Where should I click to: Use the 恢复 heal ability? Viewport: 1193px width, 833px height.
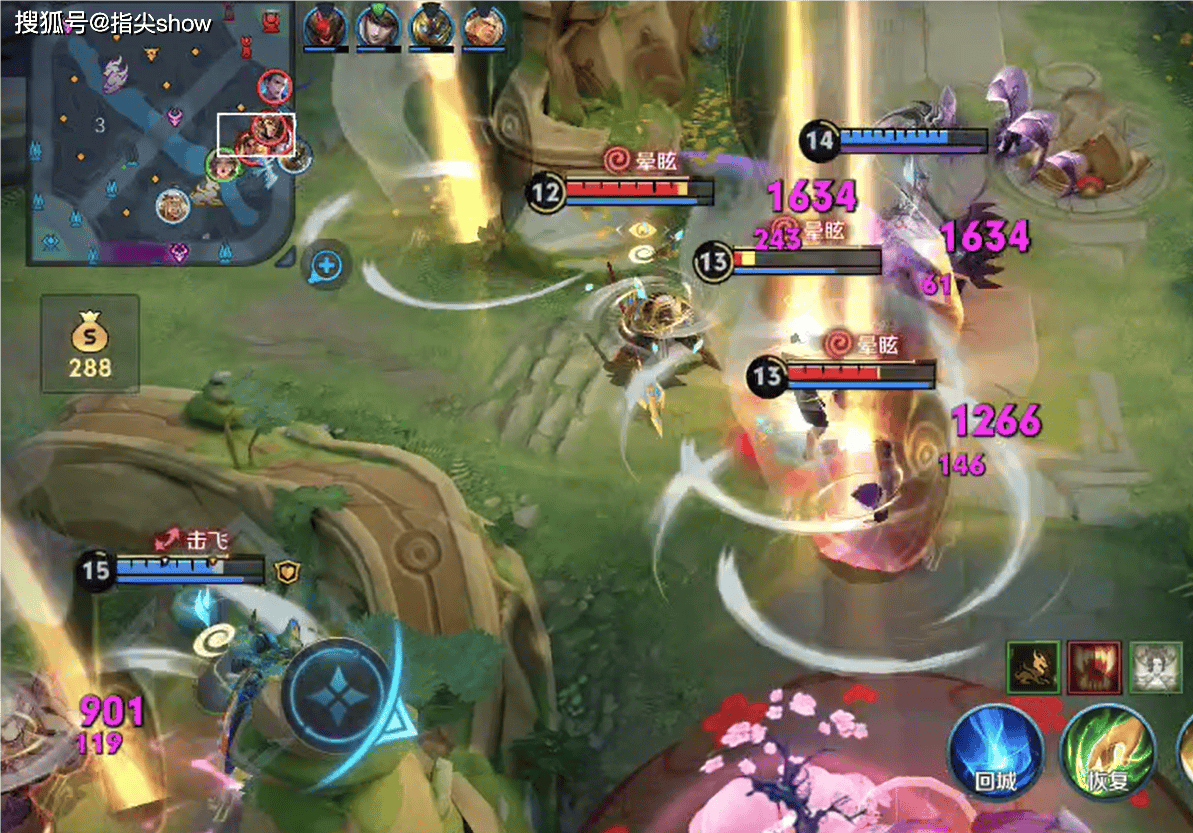1107,752
